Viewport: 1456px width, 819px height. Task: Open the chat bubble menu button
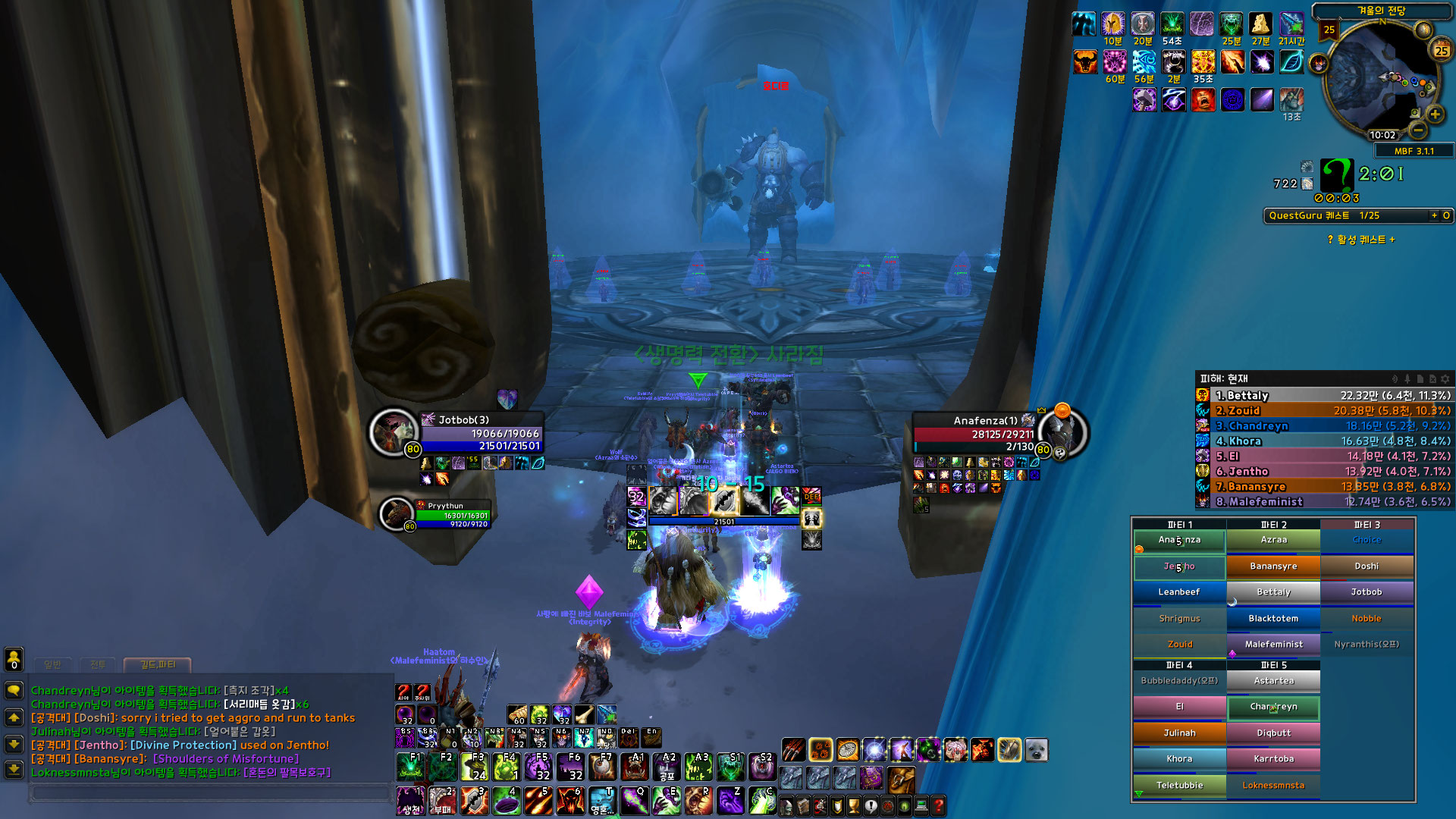pos(14,690)
